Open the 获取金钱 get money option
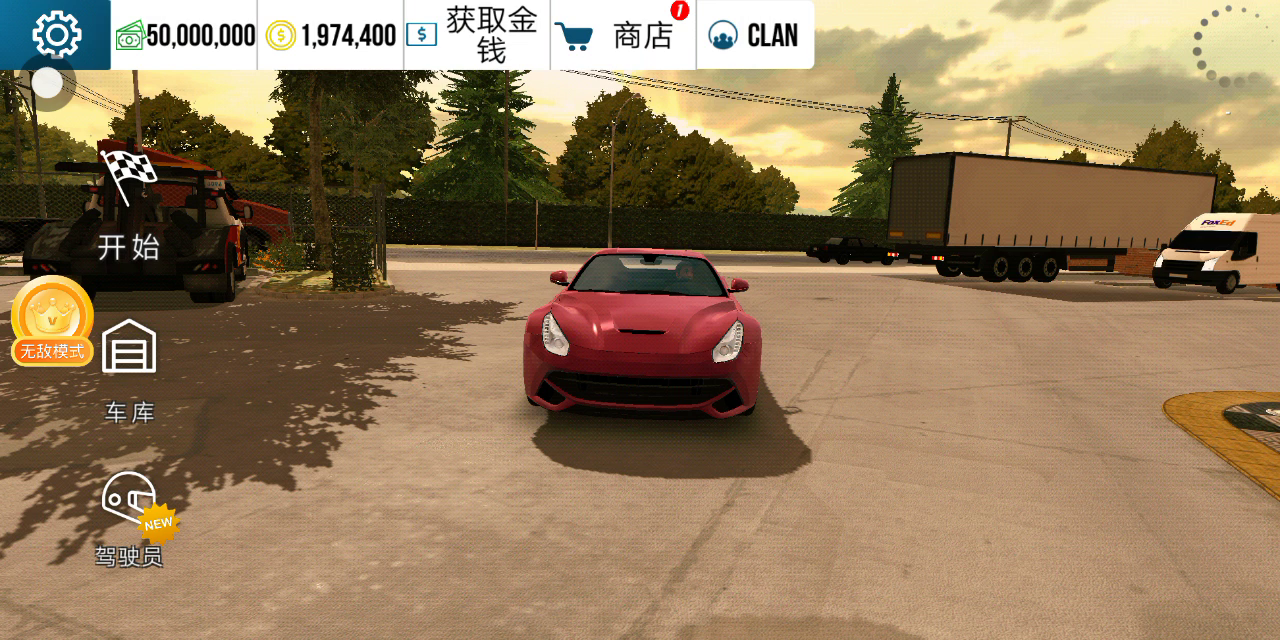 tap(477, 35)
